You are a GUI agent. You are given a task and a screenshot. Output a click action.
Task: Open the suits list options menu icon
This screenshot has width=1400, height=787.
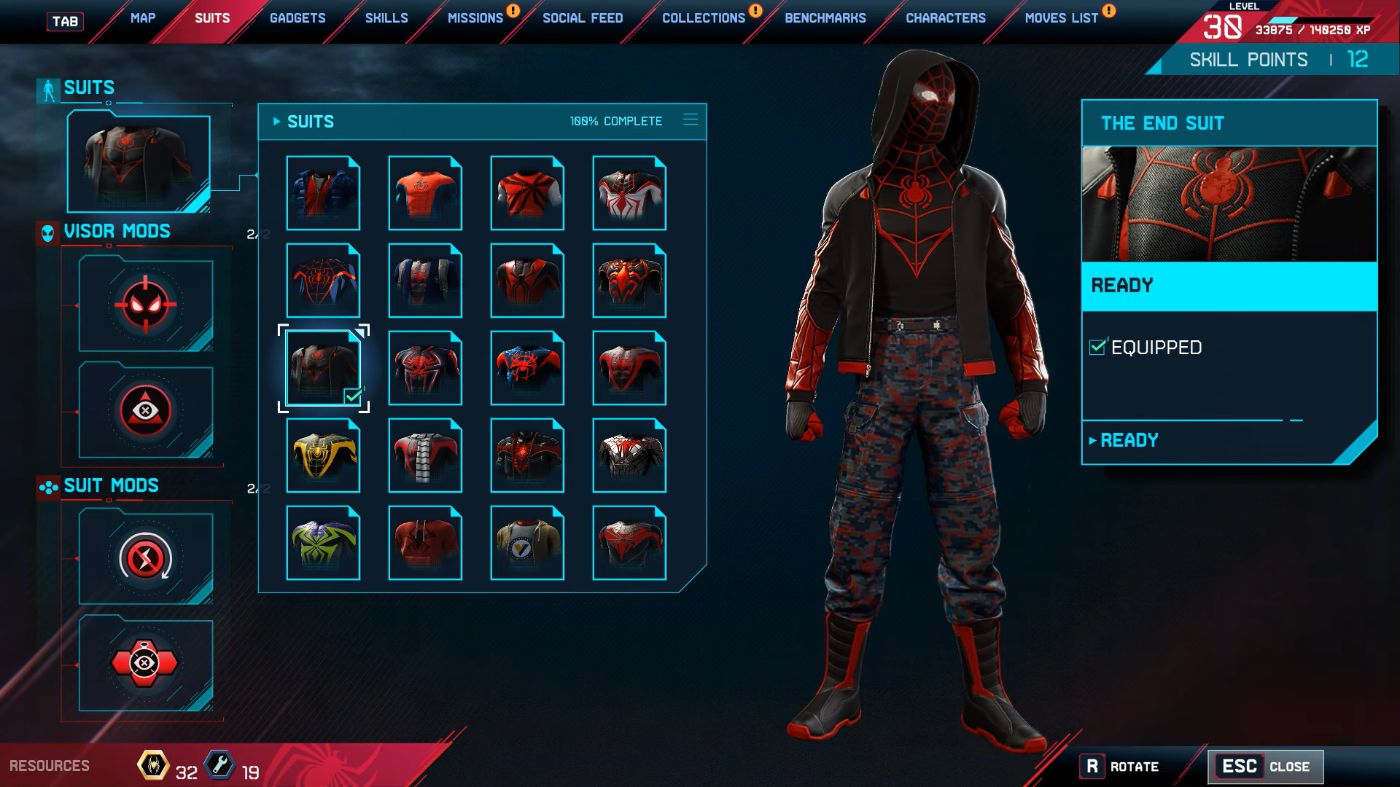click(690, 120)
